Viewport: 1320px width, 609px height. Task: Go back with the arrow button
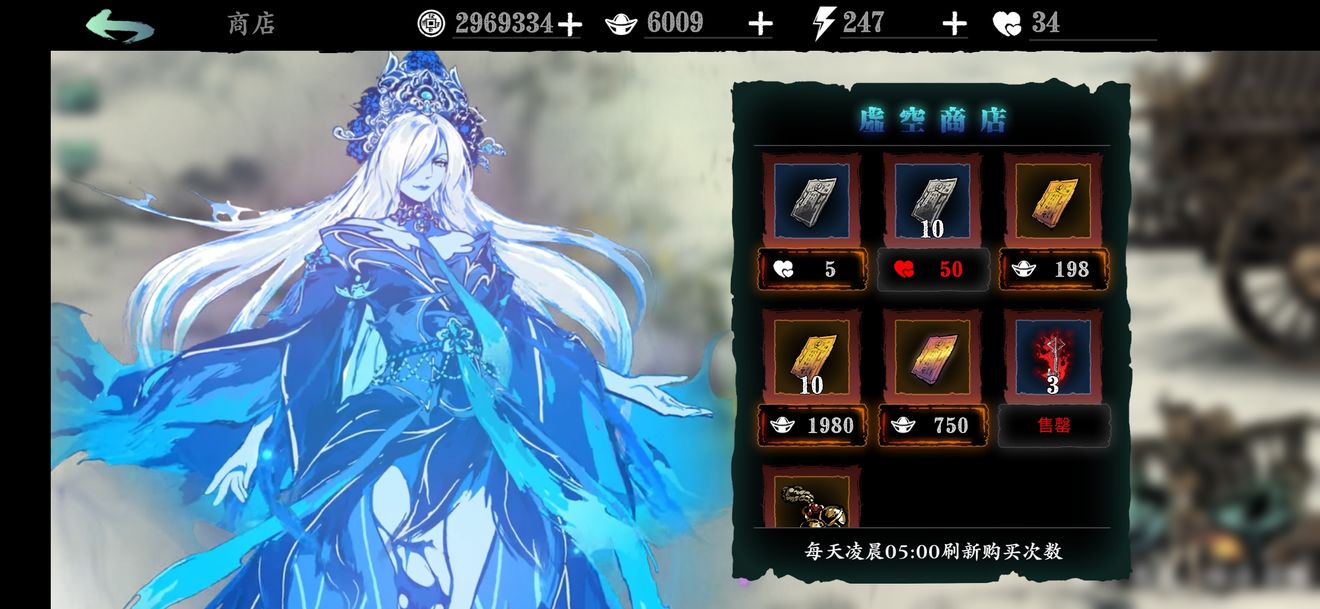[120, 24]
